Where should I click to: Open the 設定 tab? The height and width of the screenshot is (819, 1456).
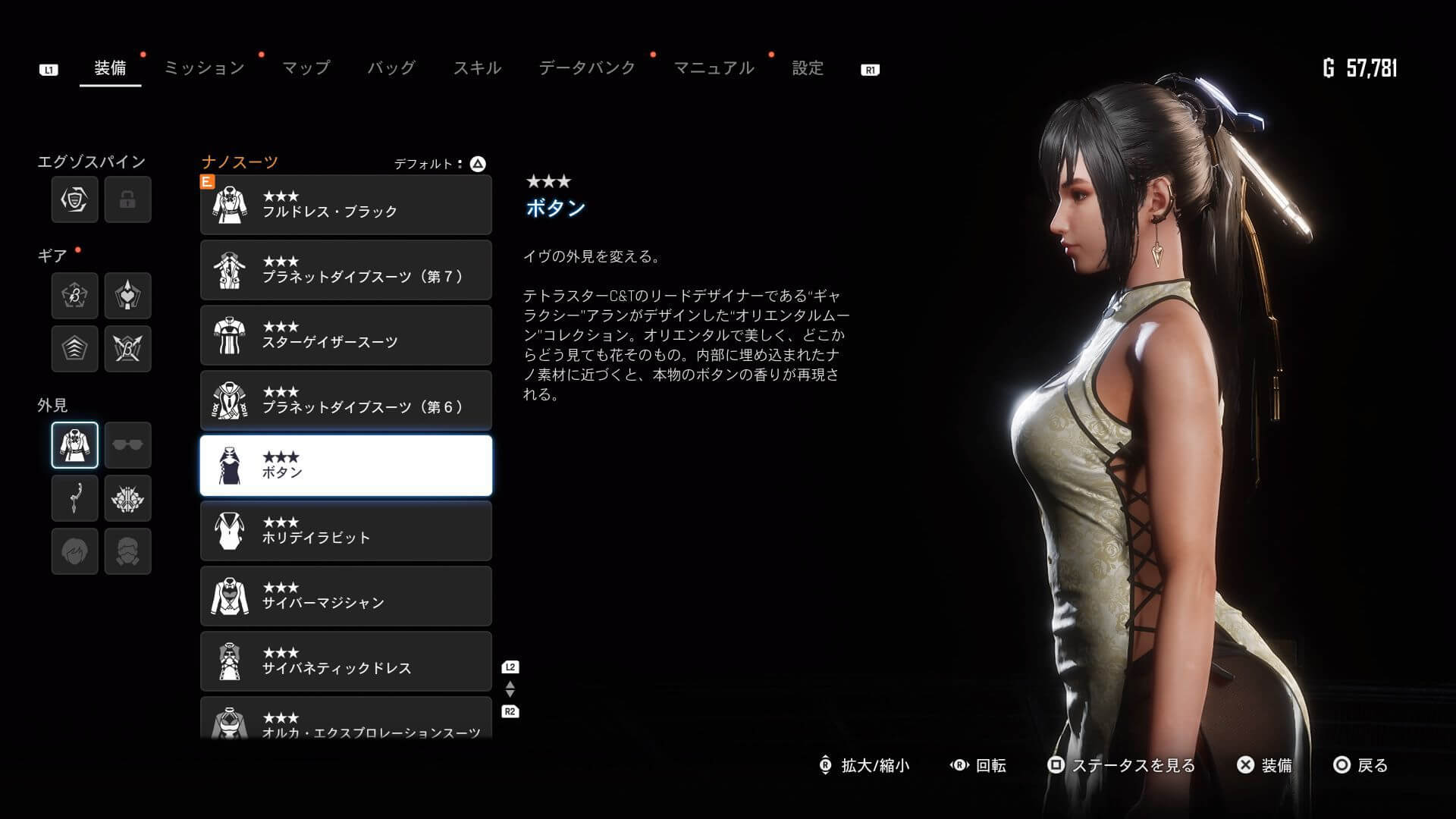coord(807,68)
